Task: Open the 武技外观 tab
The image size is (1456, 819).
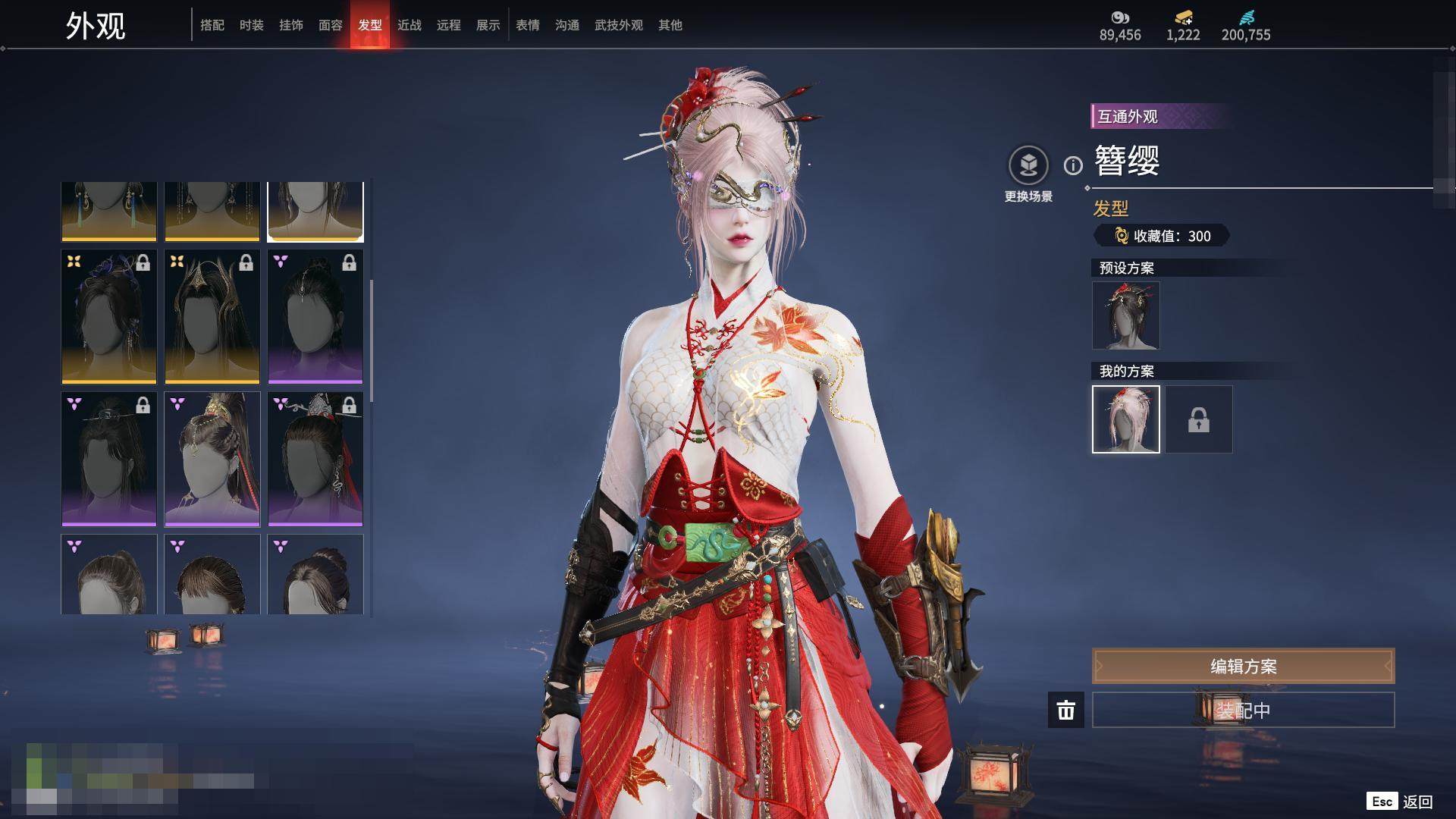Action: tap(619, 25)
